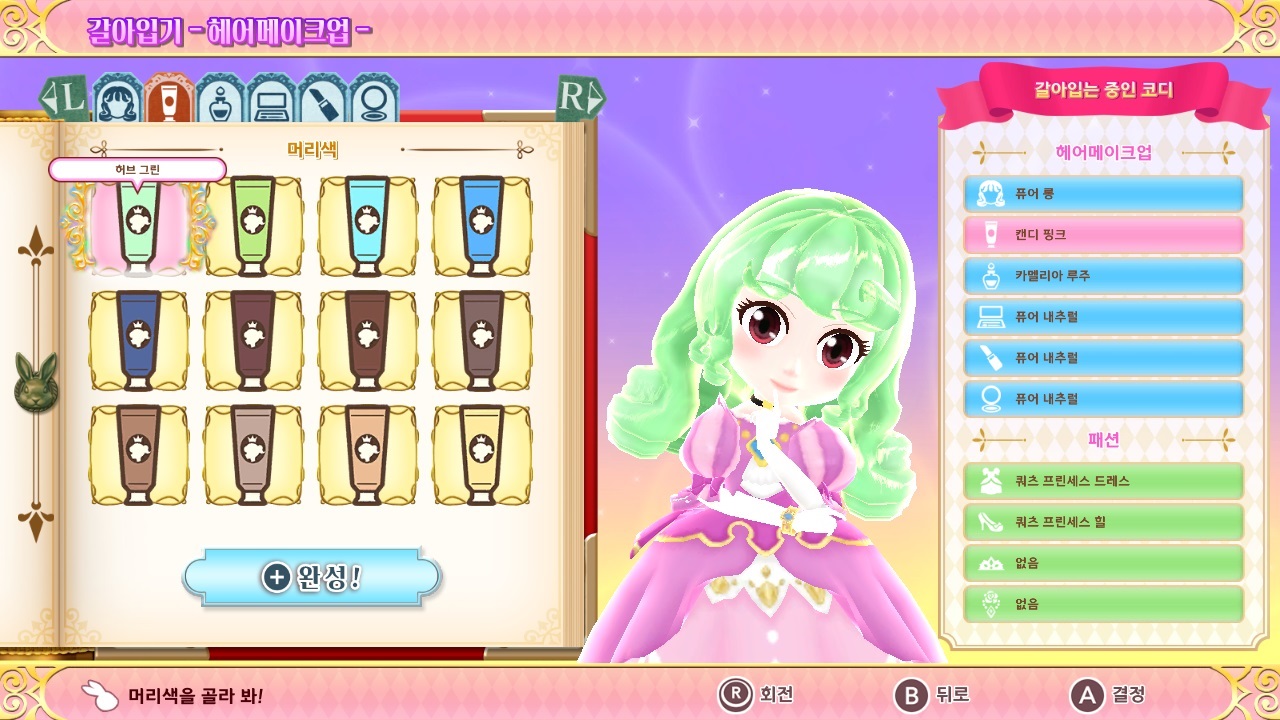Select the compact mirror tab icon
This screenshot has height=720, width=1280.
click(371, 100)
